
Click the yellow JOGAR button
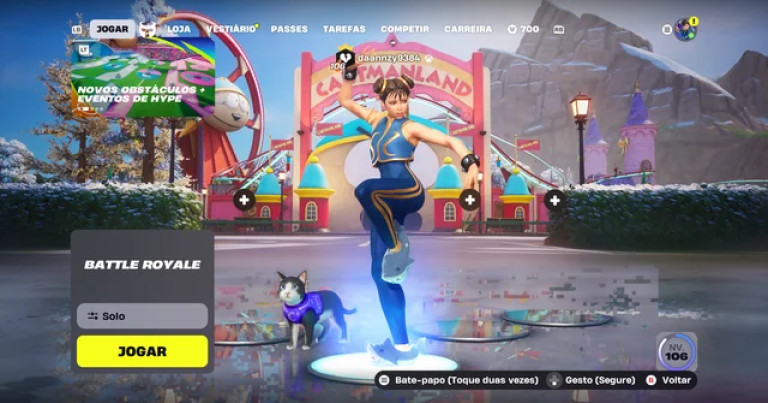point(142,351)
